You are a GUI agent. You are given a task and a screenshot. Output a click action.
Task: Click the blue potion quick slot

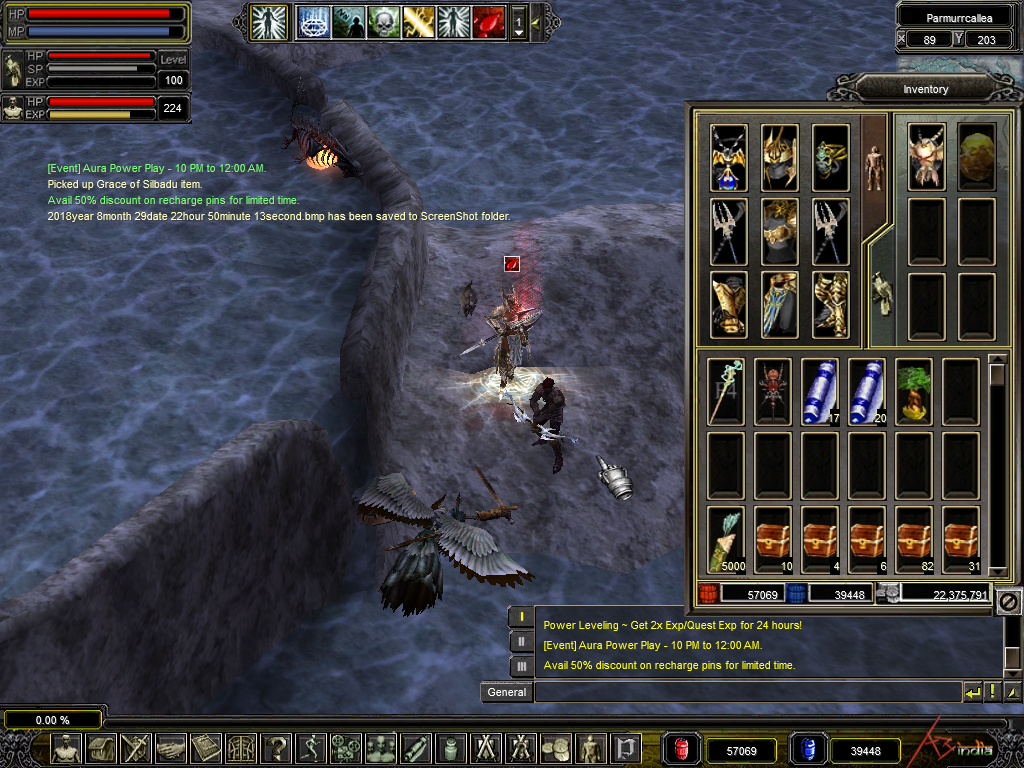point(808,749)
